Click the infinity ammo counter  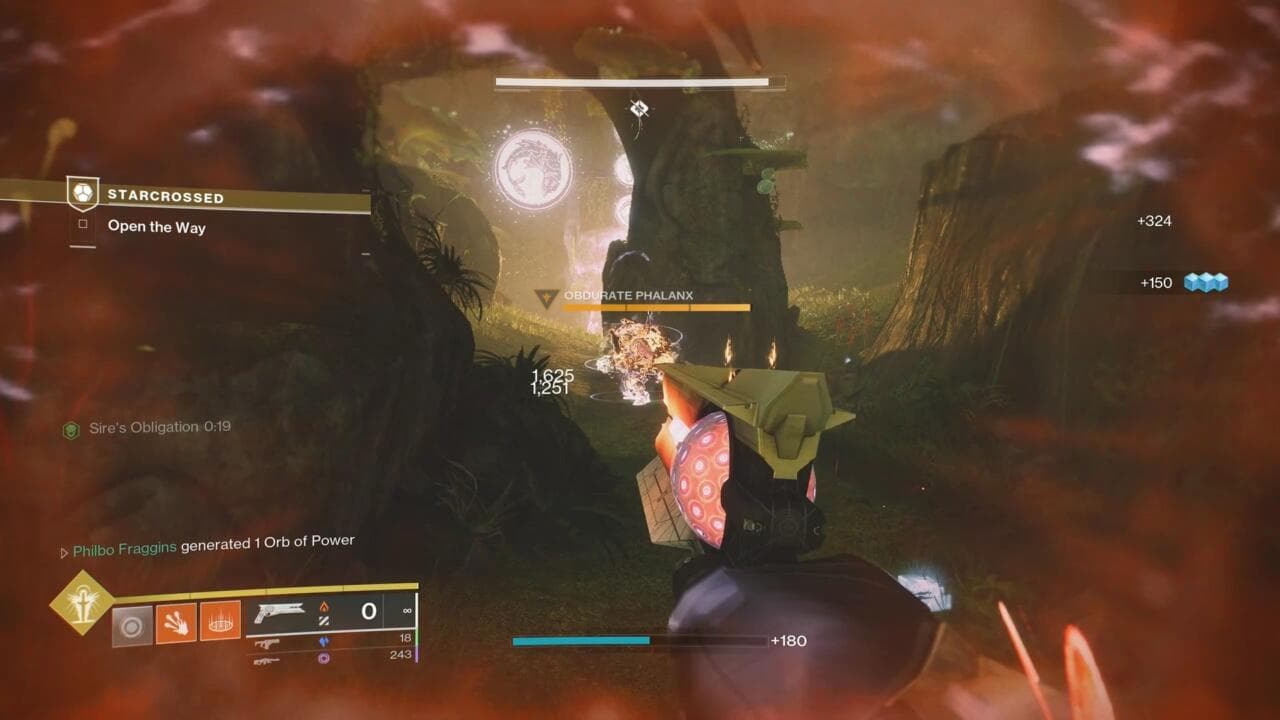(406, 610)
